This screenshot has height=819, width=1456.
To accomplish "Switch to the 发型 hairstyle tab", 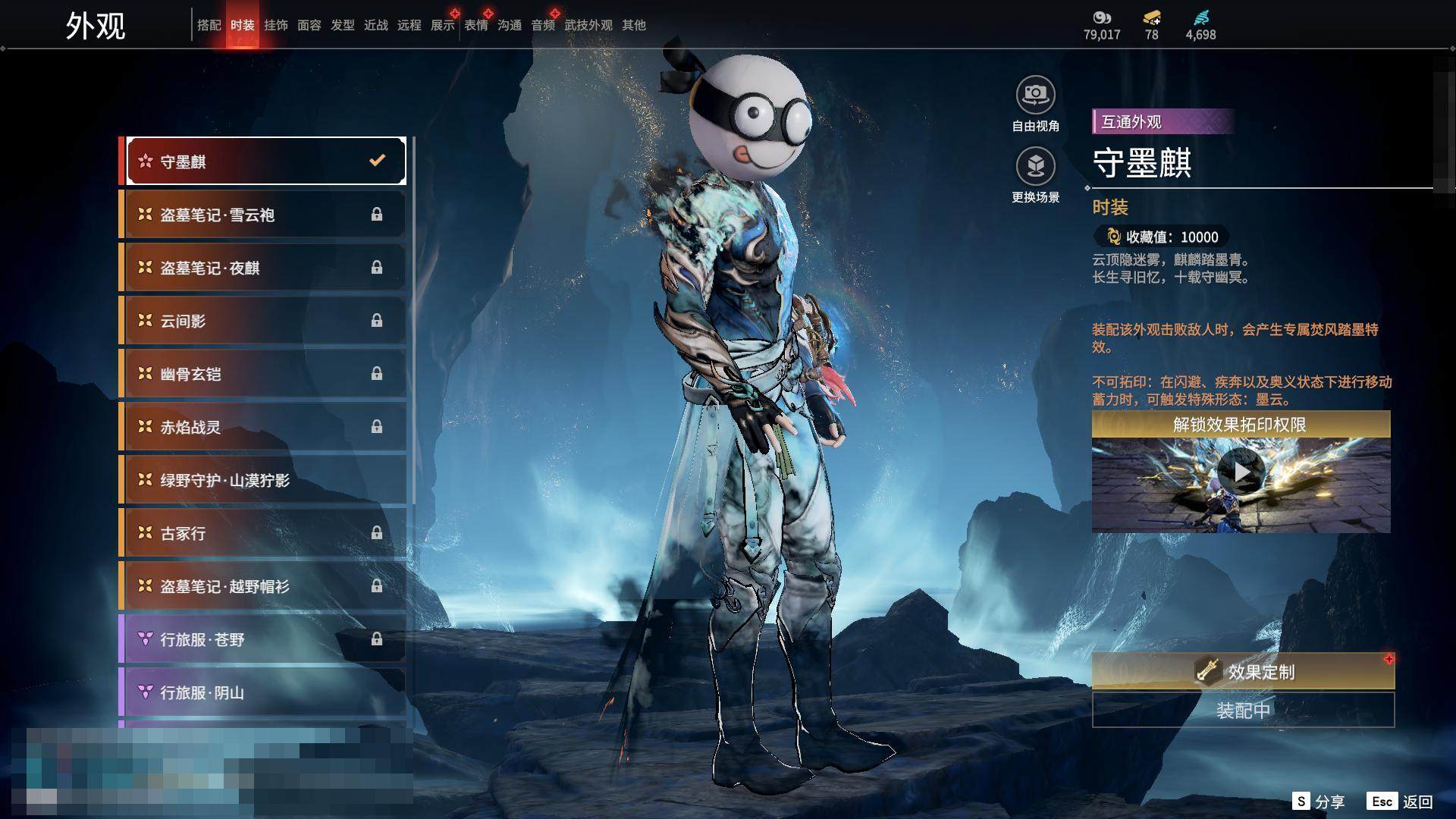I will click(342, 25).
